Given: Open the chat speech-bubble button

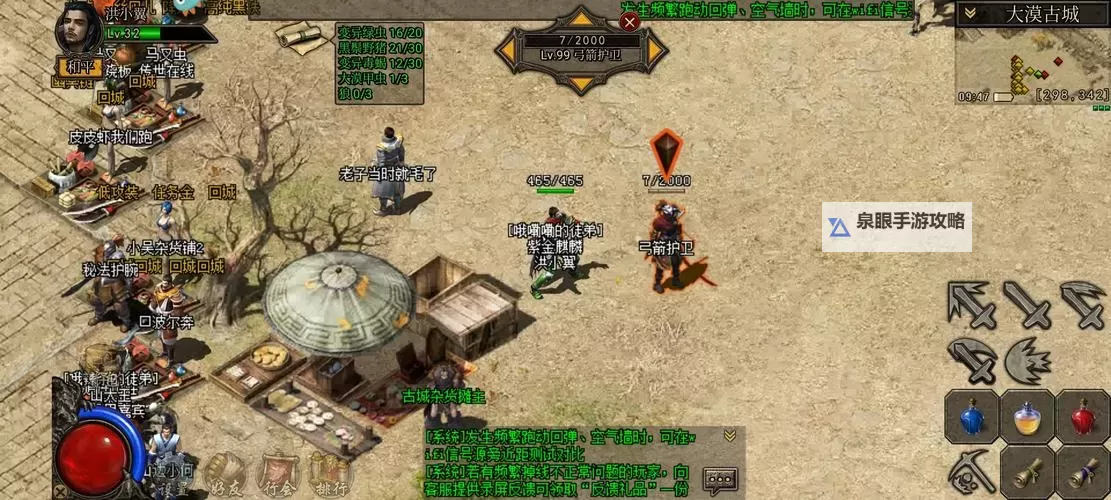Looking at the screenshot, I should tap(720, 481).
